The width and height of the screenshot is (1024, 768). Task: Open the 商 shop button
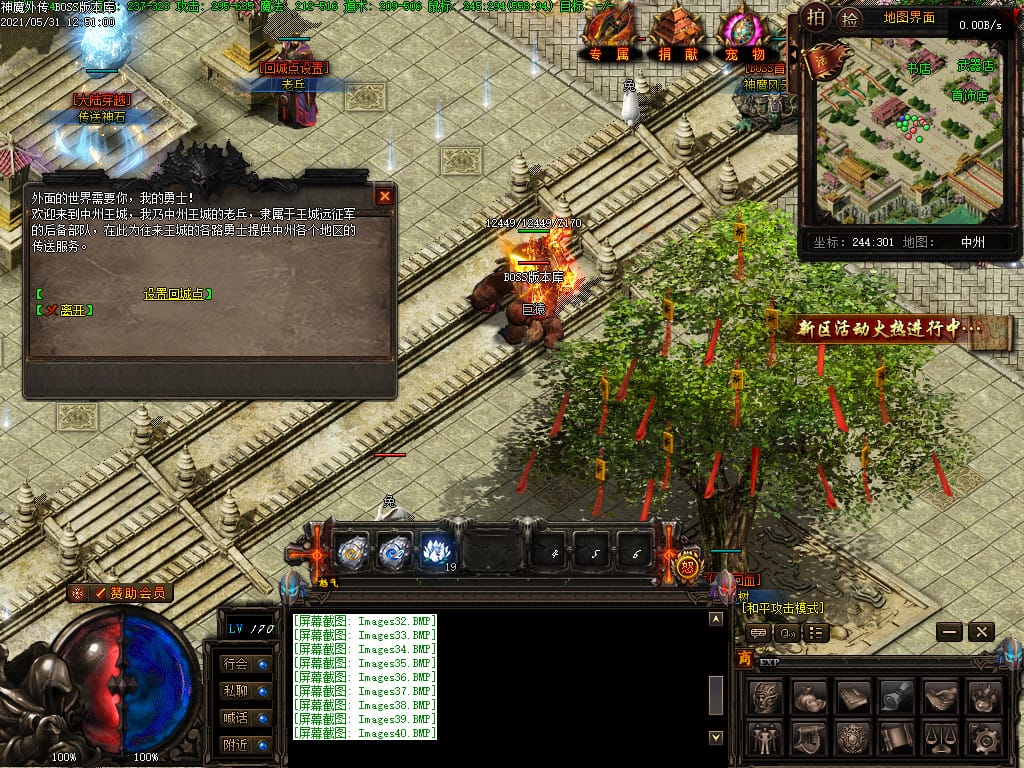(x=744, y=658)
